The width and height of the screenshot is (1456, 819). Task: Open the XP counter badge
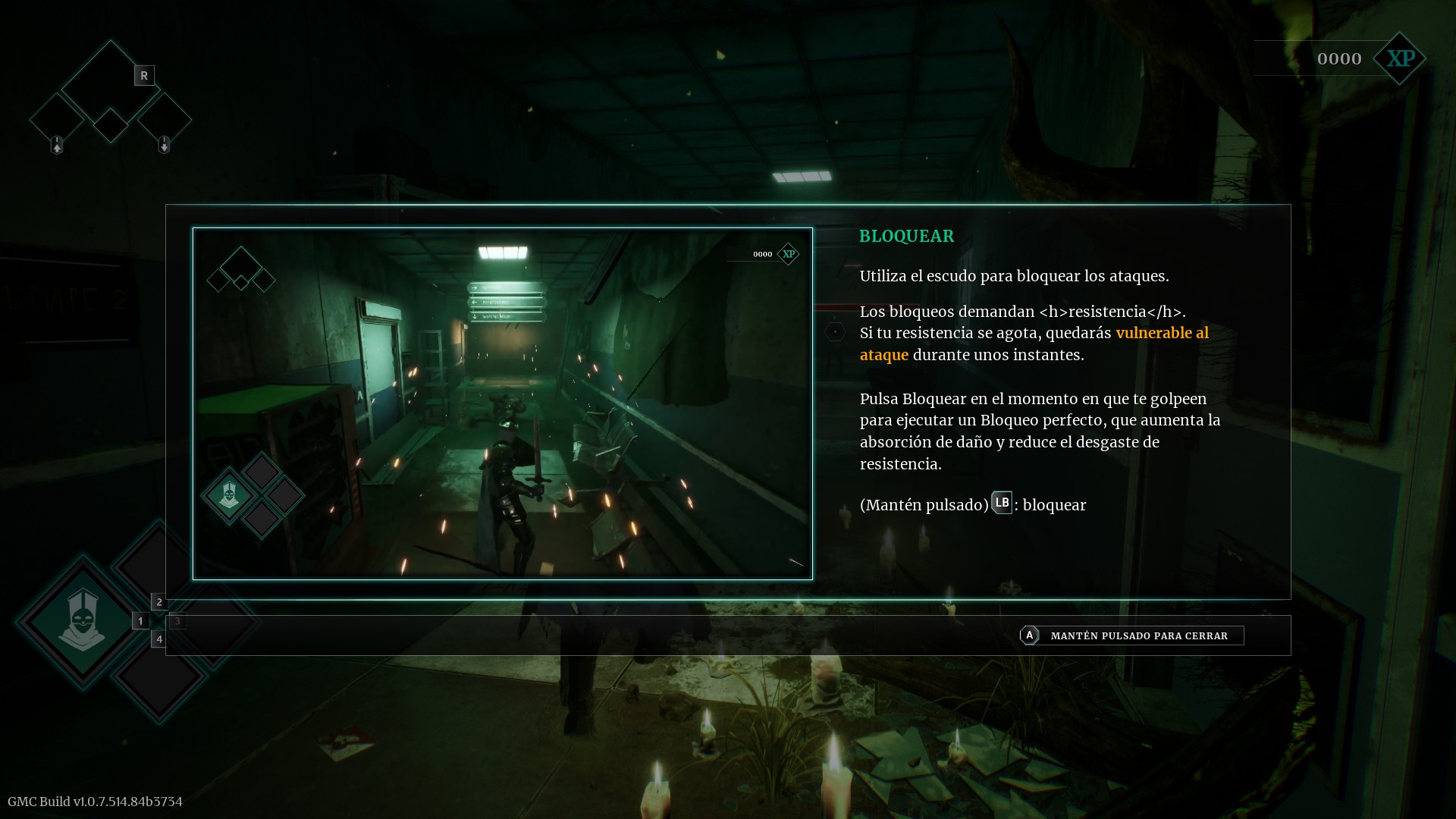coord(1399,58)
